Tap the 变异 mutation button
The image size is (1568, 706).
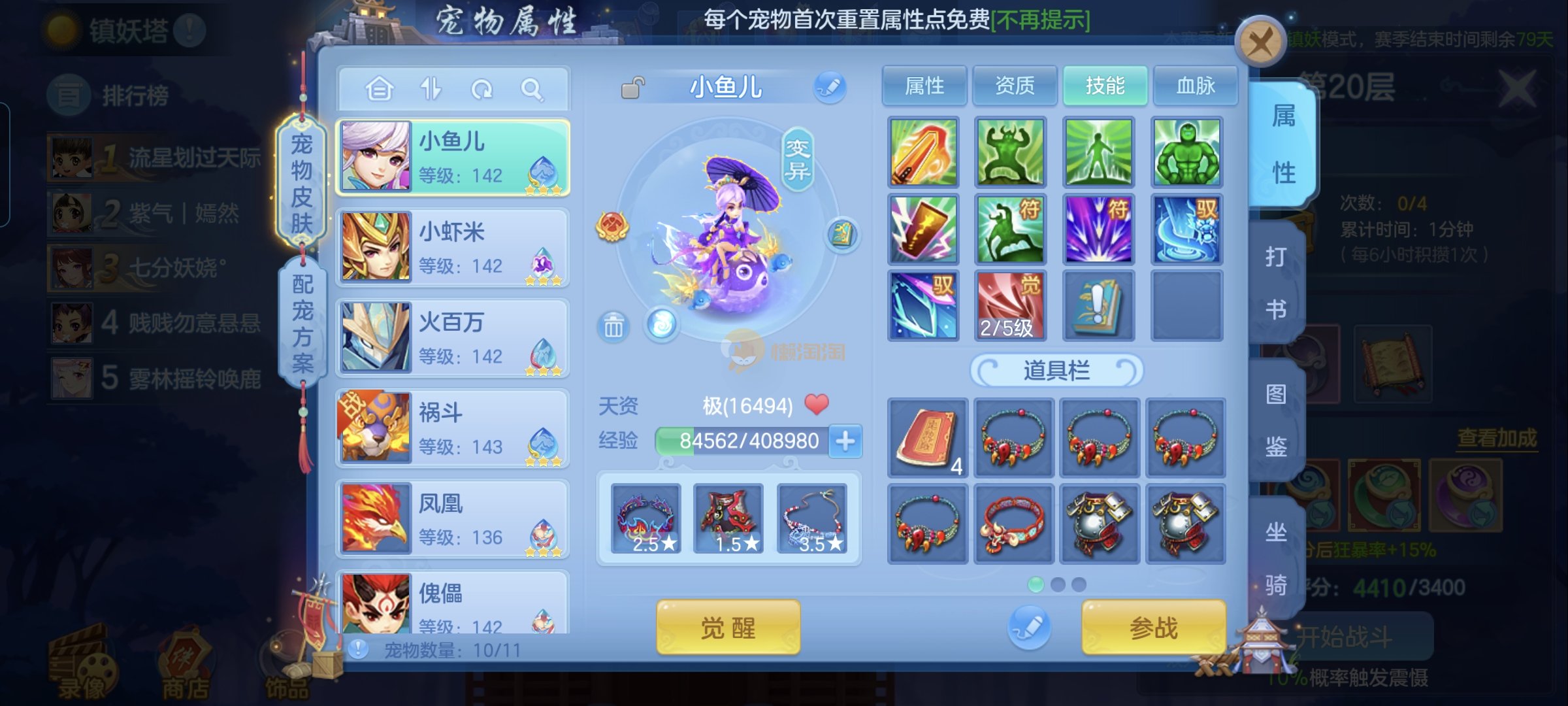click(798, 160)
